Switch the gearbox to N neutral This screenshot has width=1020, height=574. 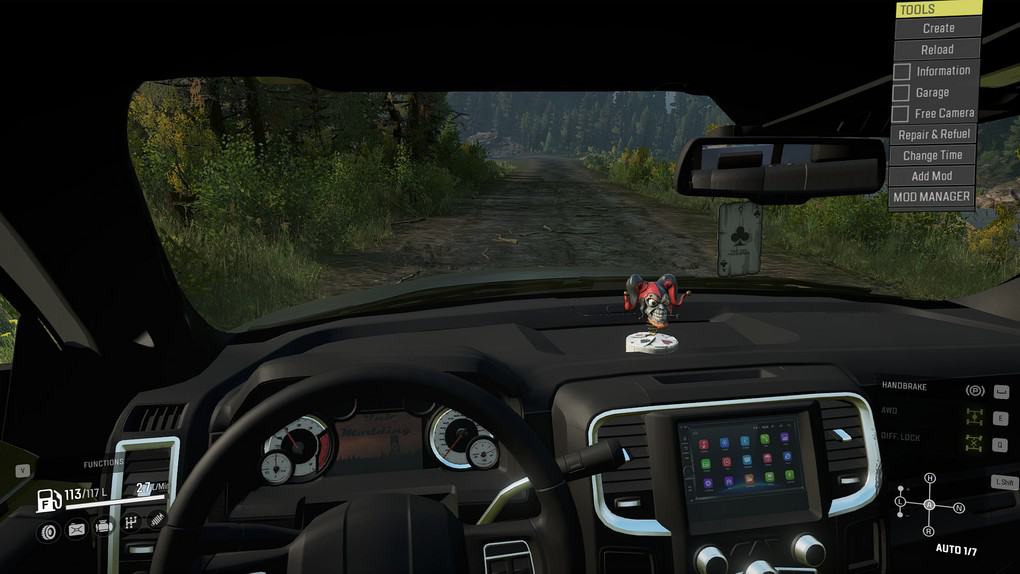[x=958, y=508]
